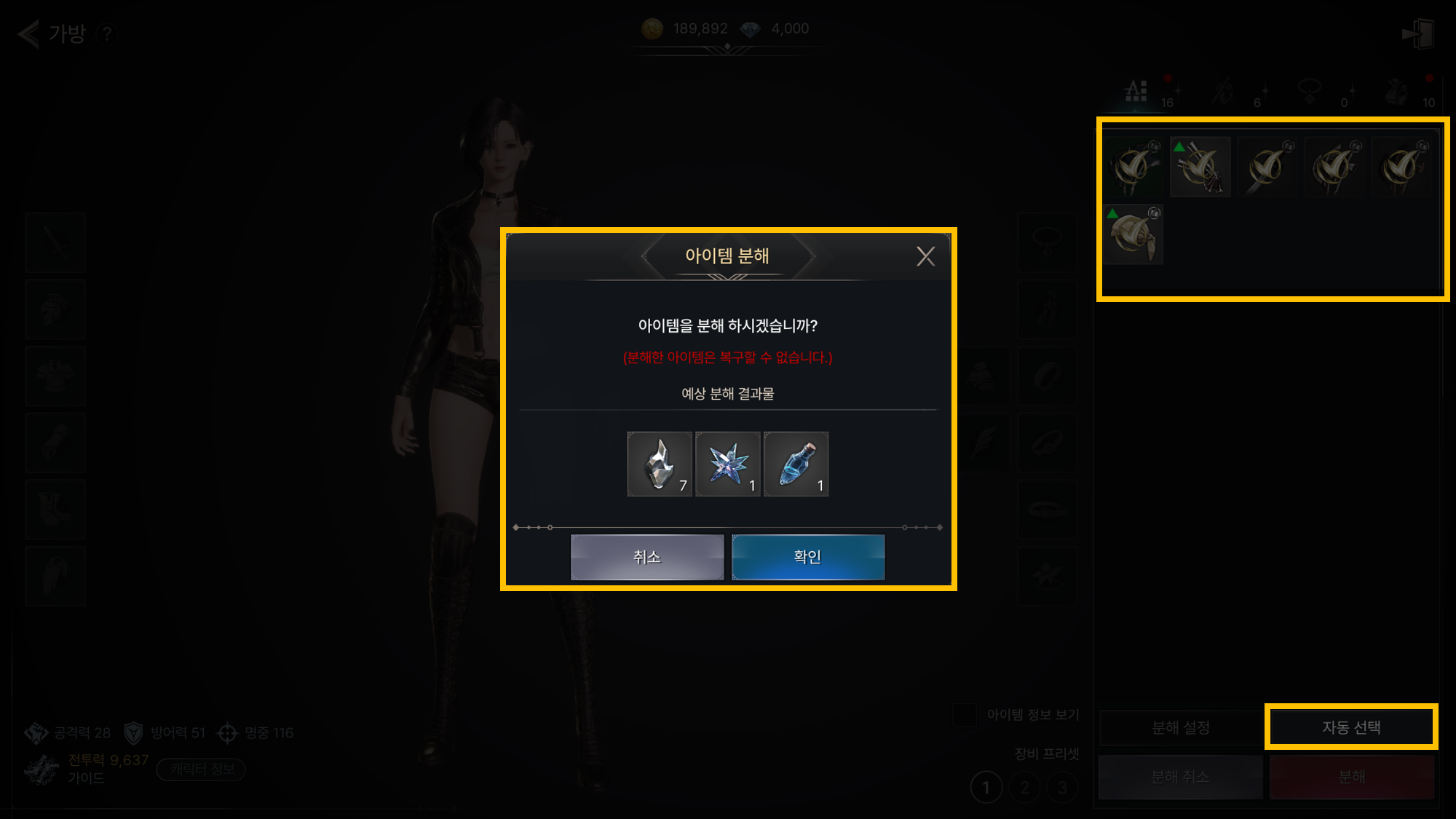Select the blue star crystal result item

728,464
